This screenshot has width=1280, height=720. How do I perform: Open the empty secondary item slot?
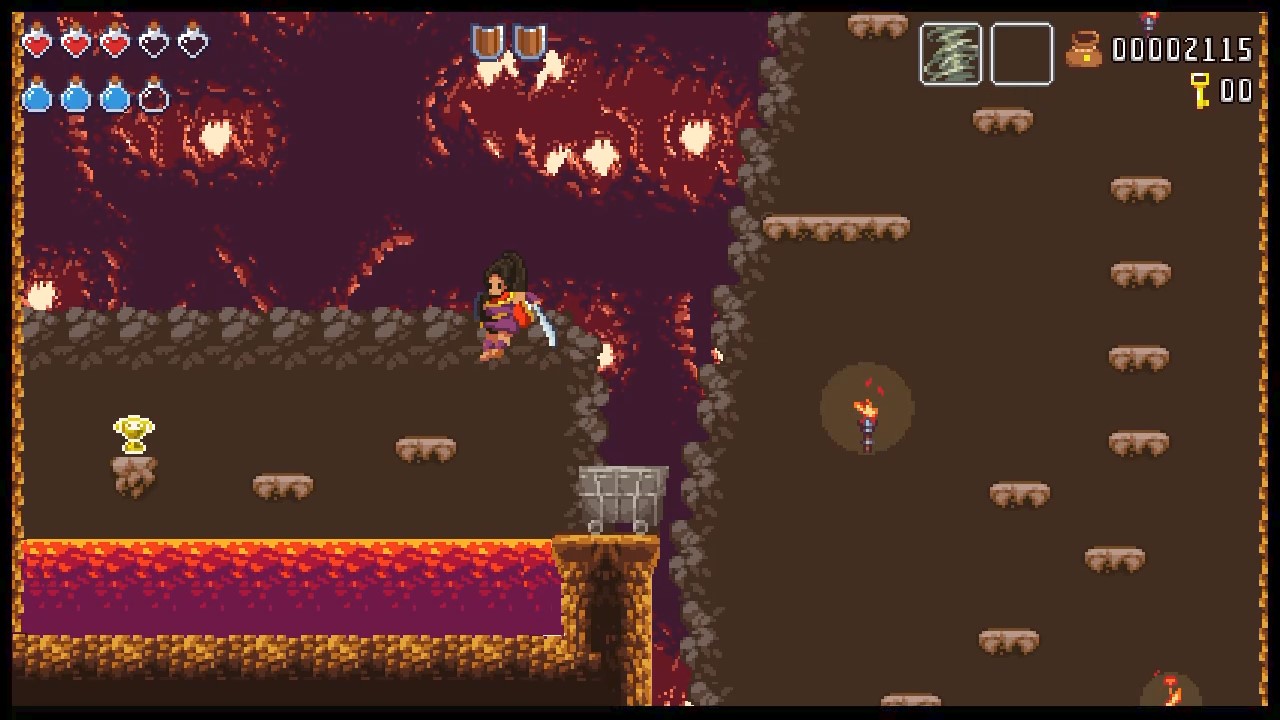[1021, 54]
